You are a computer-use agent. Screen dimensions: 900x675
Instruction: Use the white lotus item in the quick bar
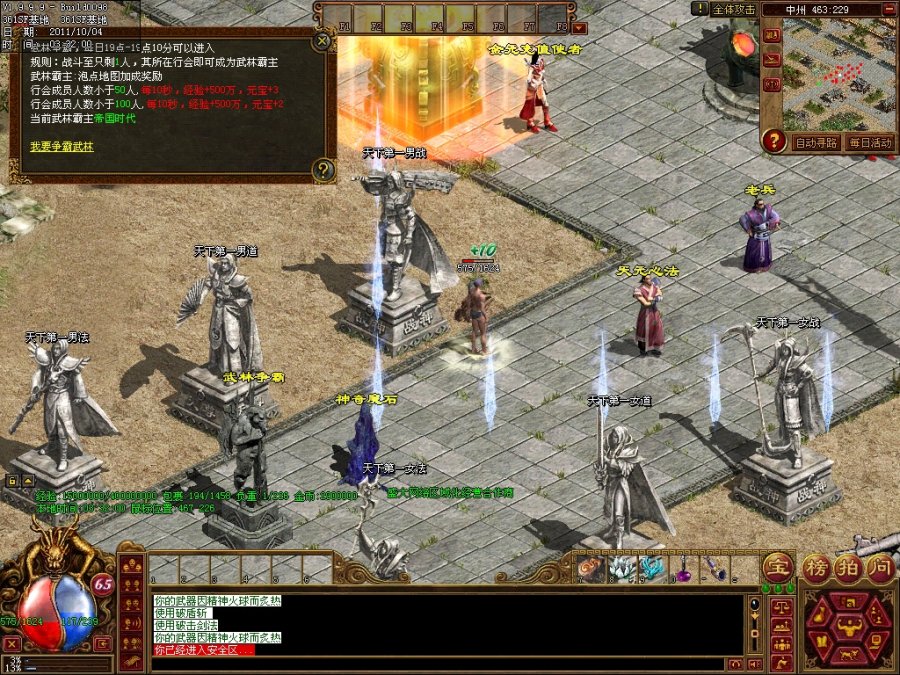621,569
